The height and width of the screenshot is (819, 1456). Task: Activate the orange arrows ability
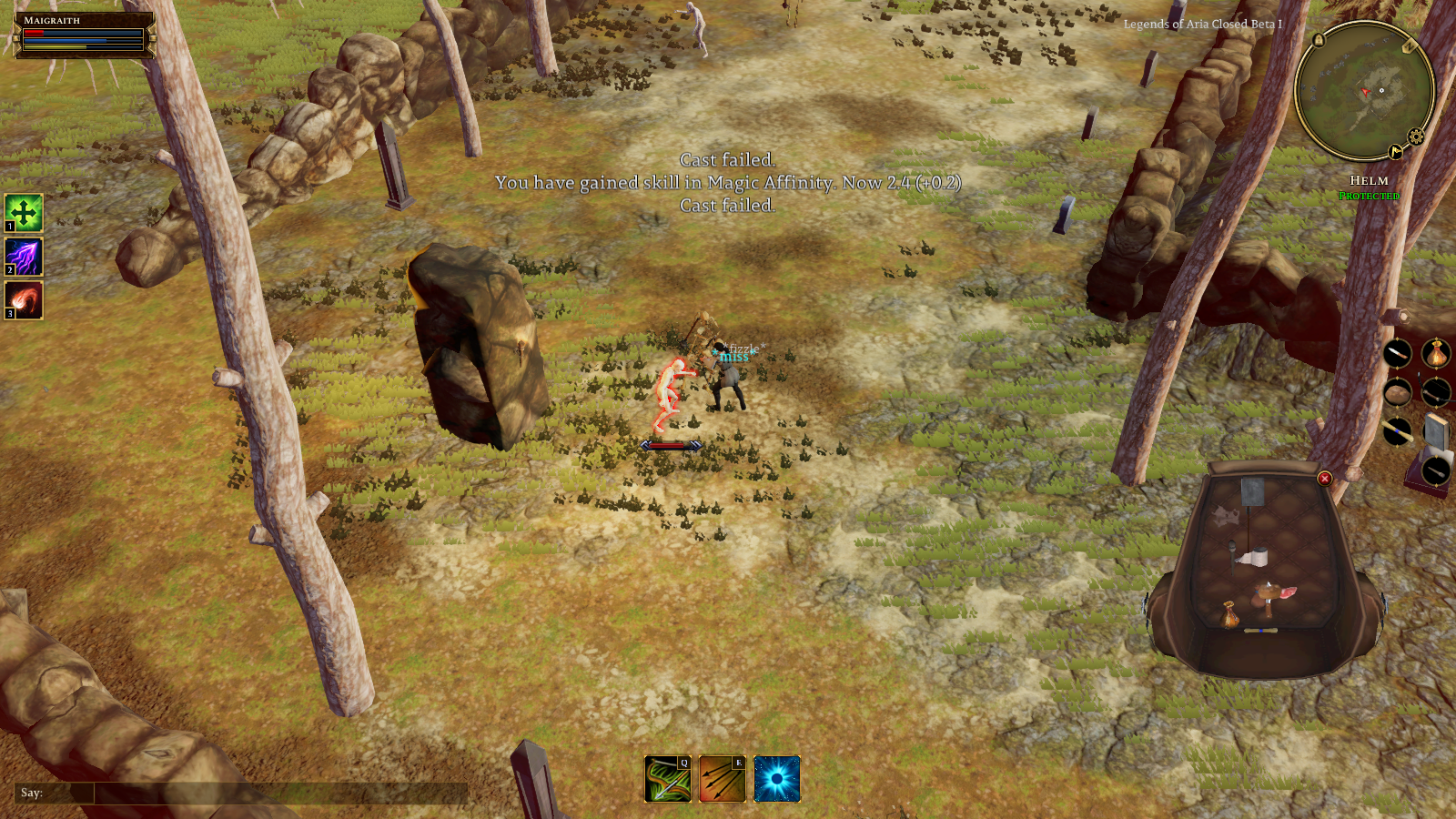point(722,780)
